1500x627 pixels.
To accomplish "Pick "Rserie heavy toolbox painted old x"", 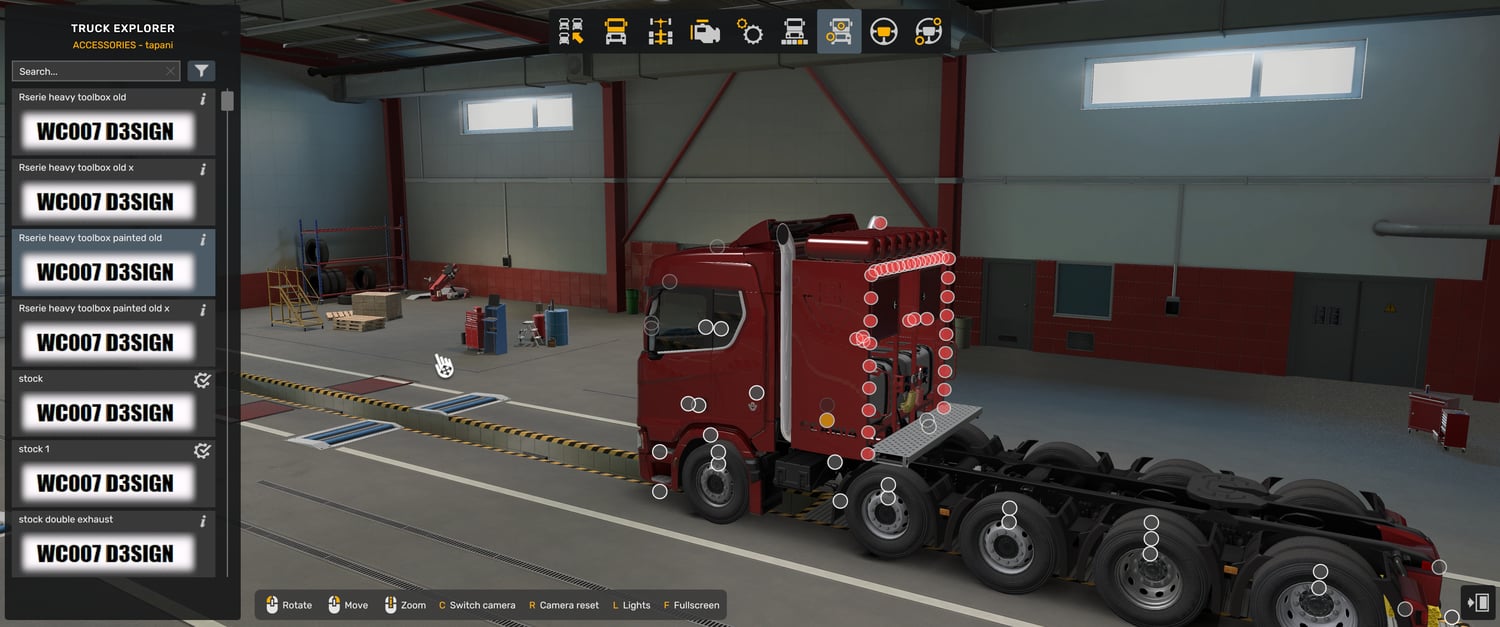I will click(105, 333).
